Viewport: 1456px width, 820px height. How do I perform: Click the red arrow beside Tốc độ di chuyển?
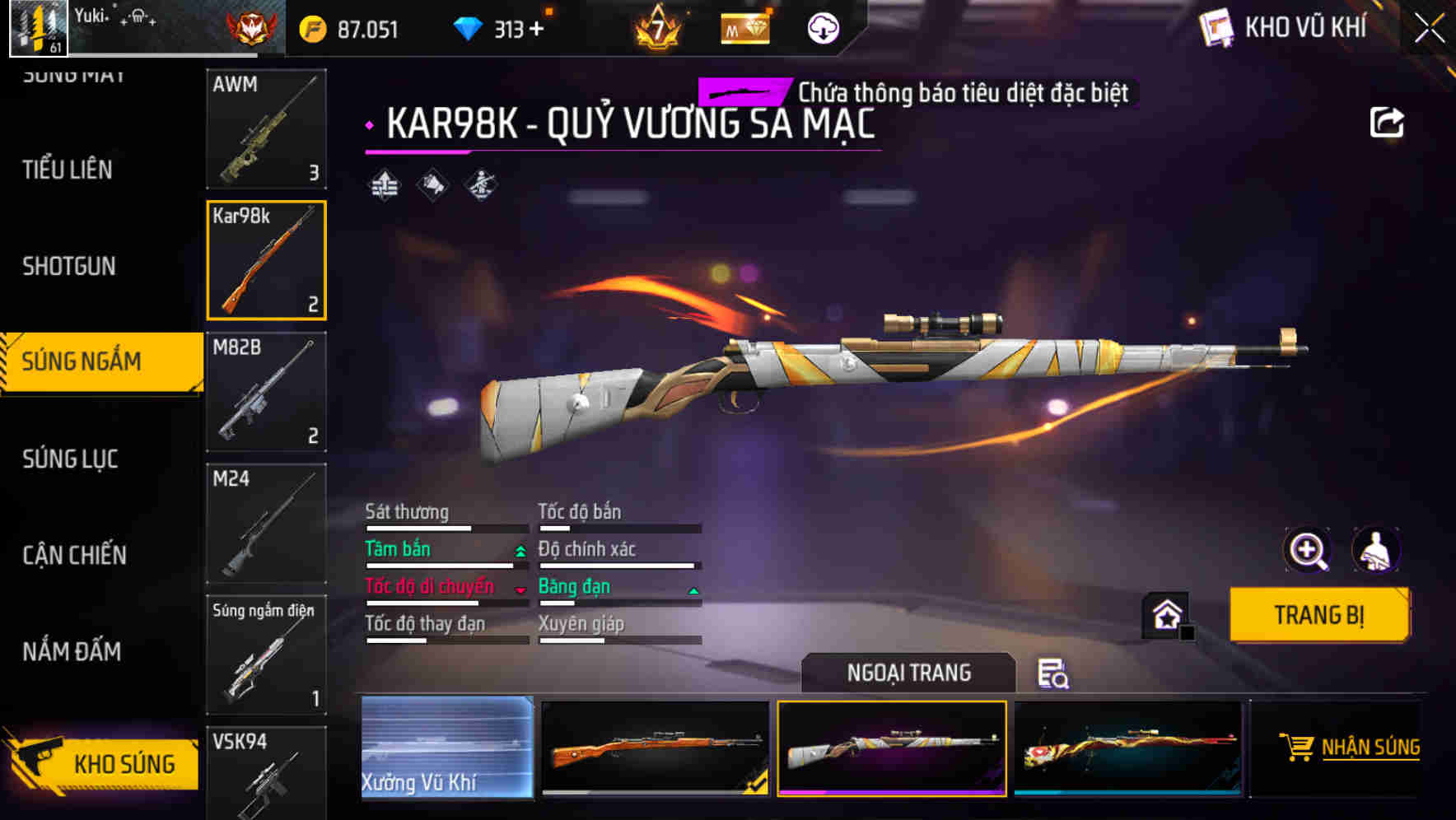[x=519, y=590]
